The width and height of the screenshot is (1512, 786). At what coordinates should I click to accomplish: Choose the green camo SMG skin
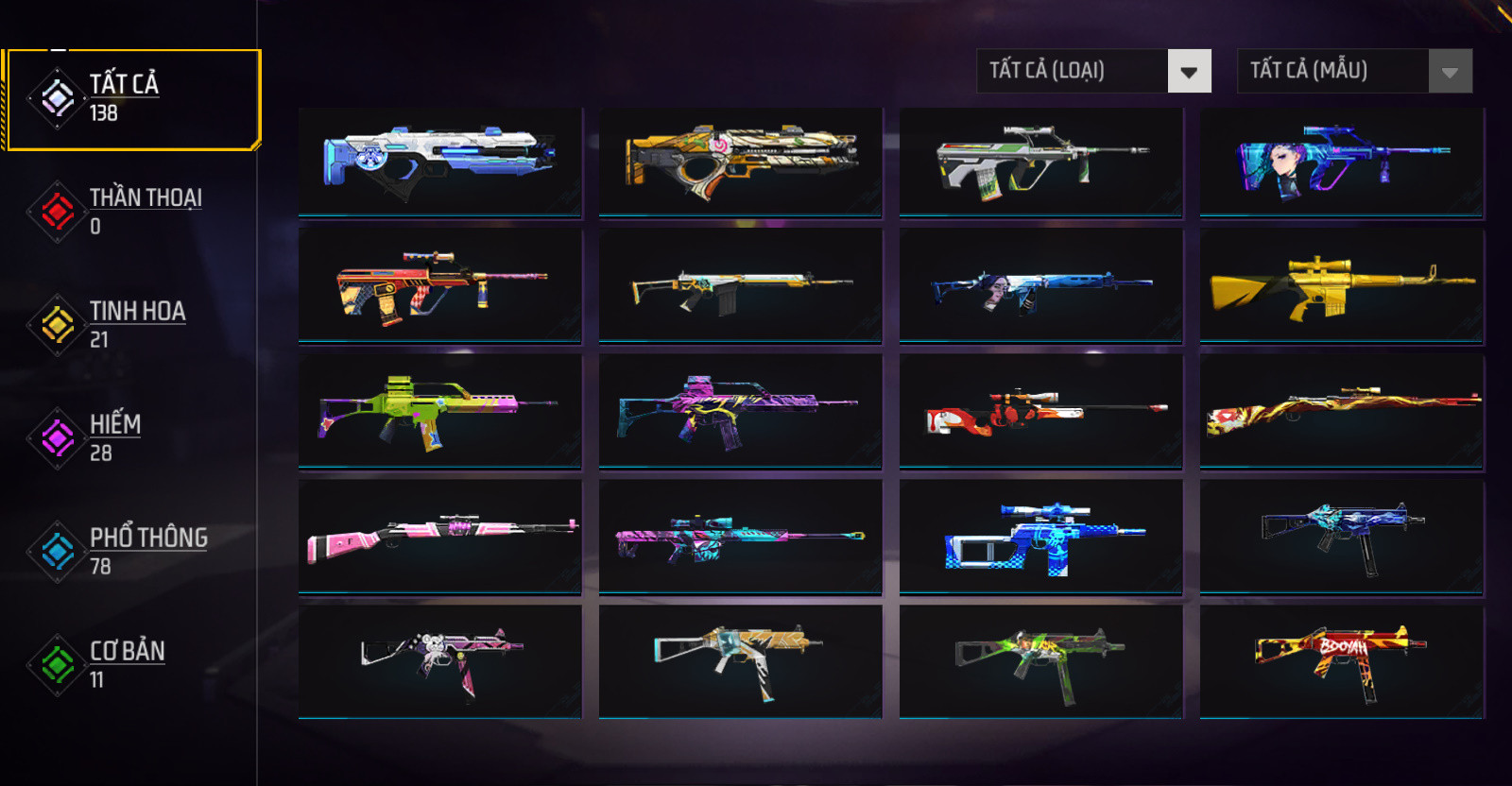pos(1041,661)
